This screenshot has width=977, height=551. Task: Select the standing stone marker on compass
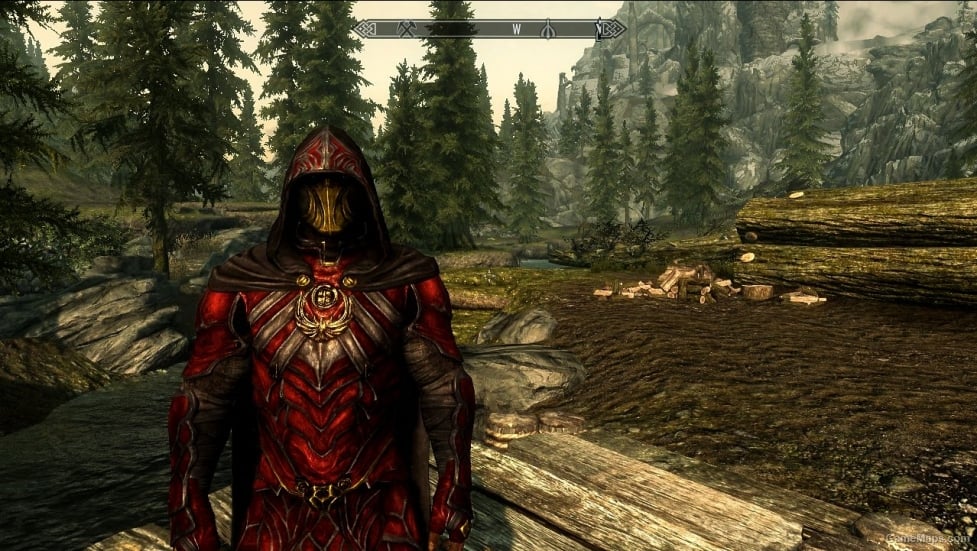[548, 29]
